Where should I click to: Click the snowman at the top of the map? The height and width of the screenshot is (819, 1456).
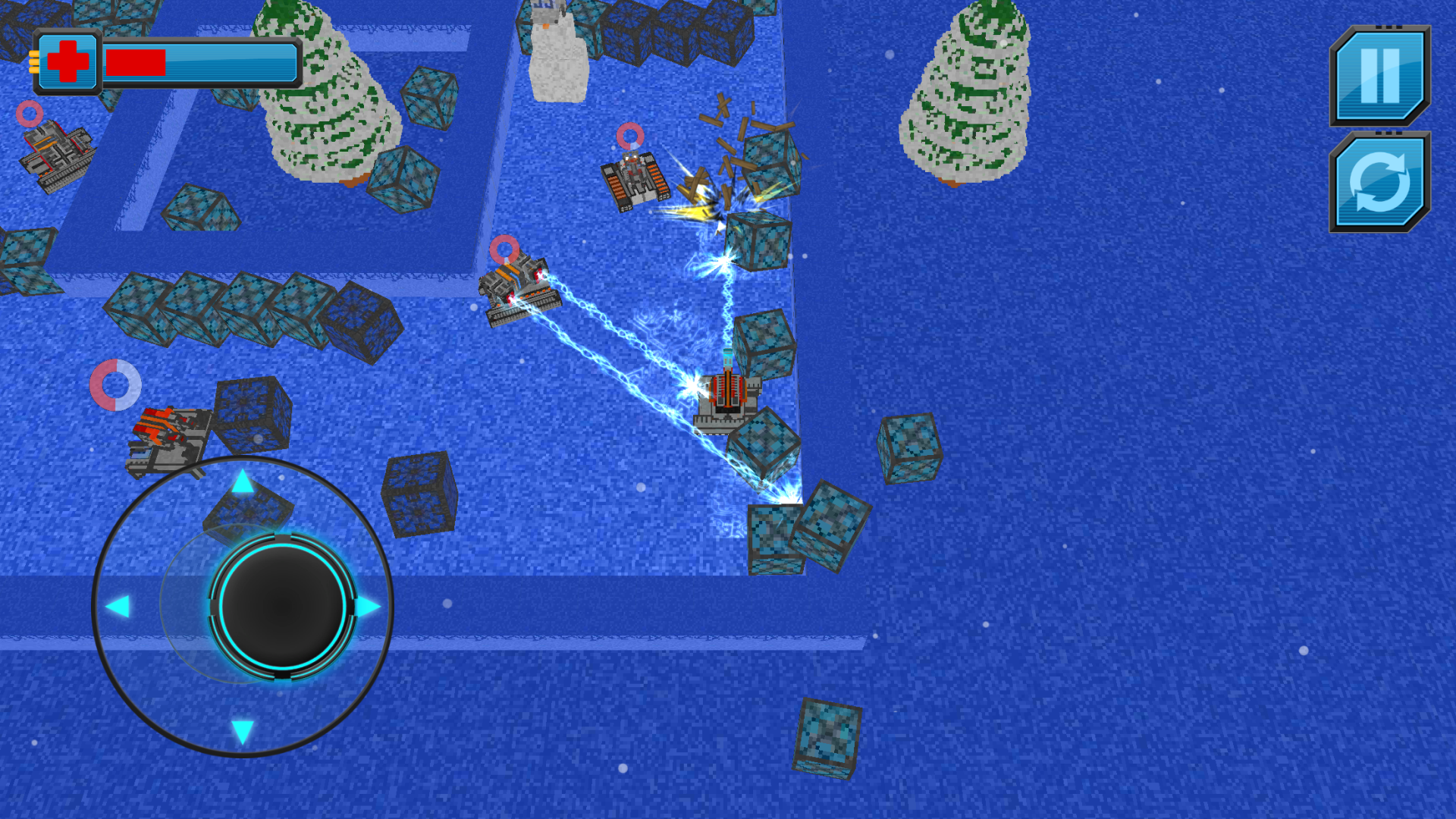pos(557,53)
